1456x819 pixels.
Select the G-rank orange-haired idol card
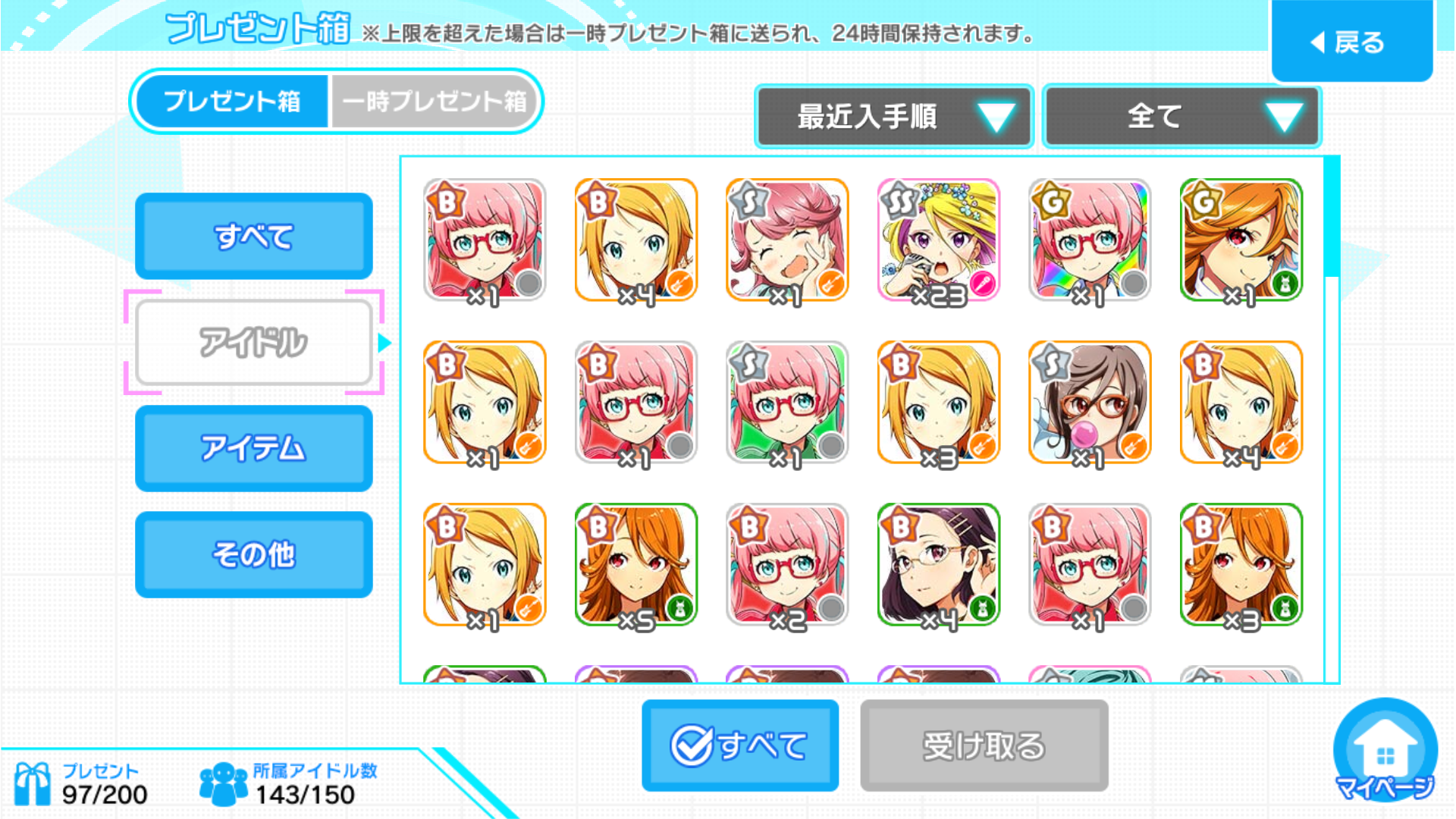point(1241,240)
